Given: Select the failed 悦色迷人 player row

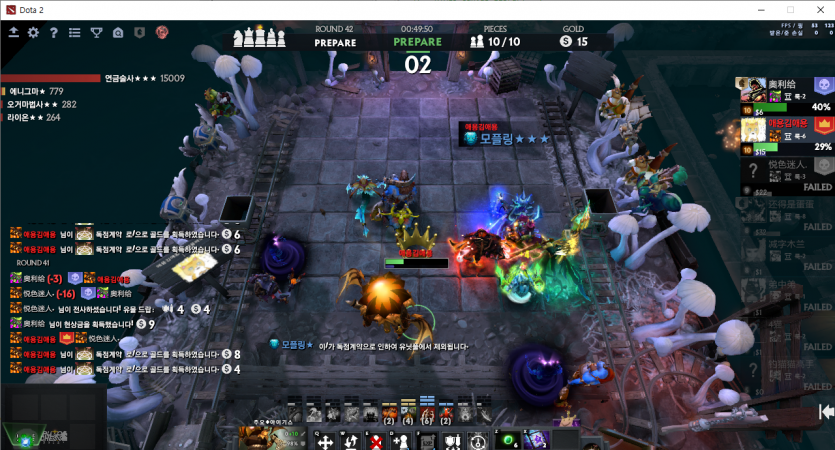Looking at the screenshot, I should 785,176.
